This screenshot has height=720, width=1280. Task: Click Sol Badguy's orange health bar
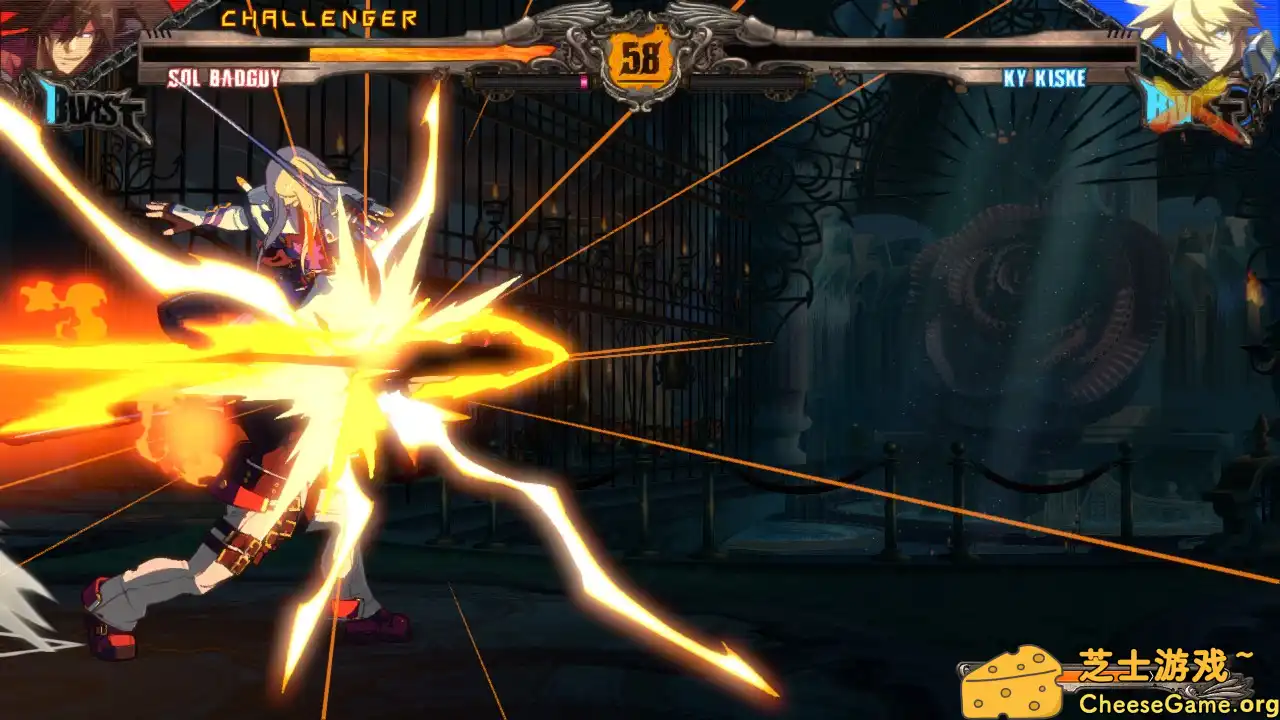click(430, 52)
